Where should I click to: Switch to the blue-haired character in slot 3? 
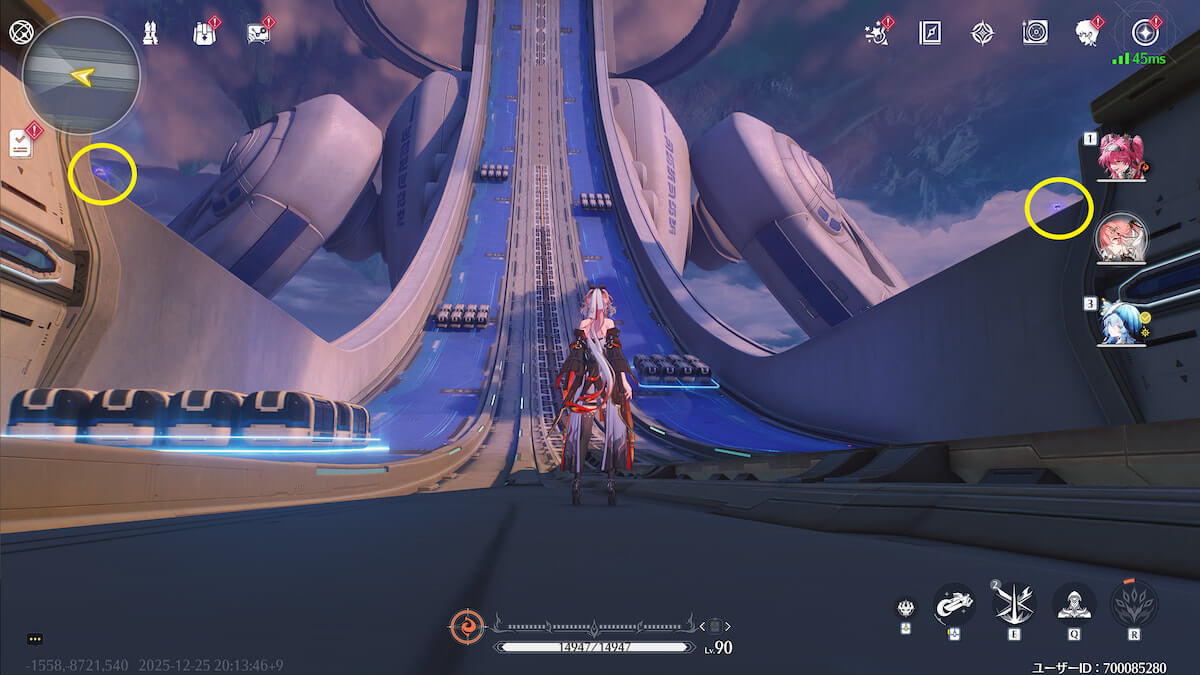coord(1121,321)
